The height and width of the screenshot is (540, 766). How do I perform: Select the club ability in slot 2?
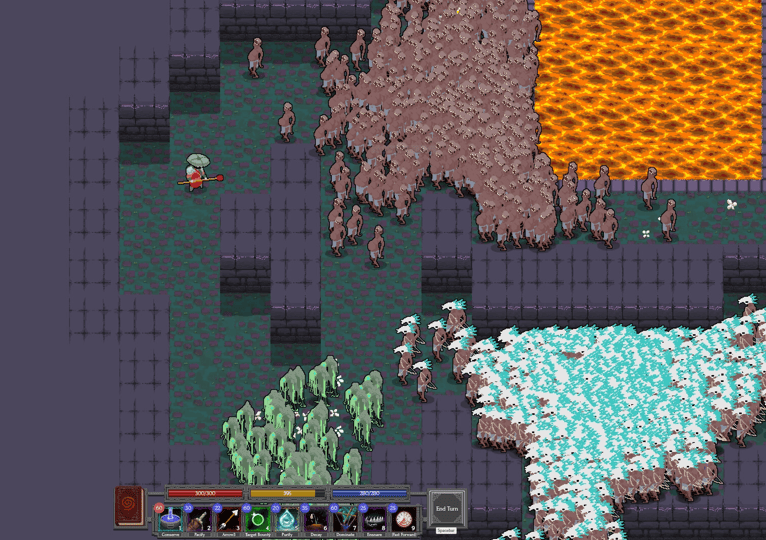199,519
